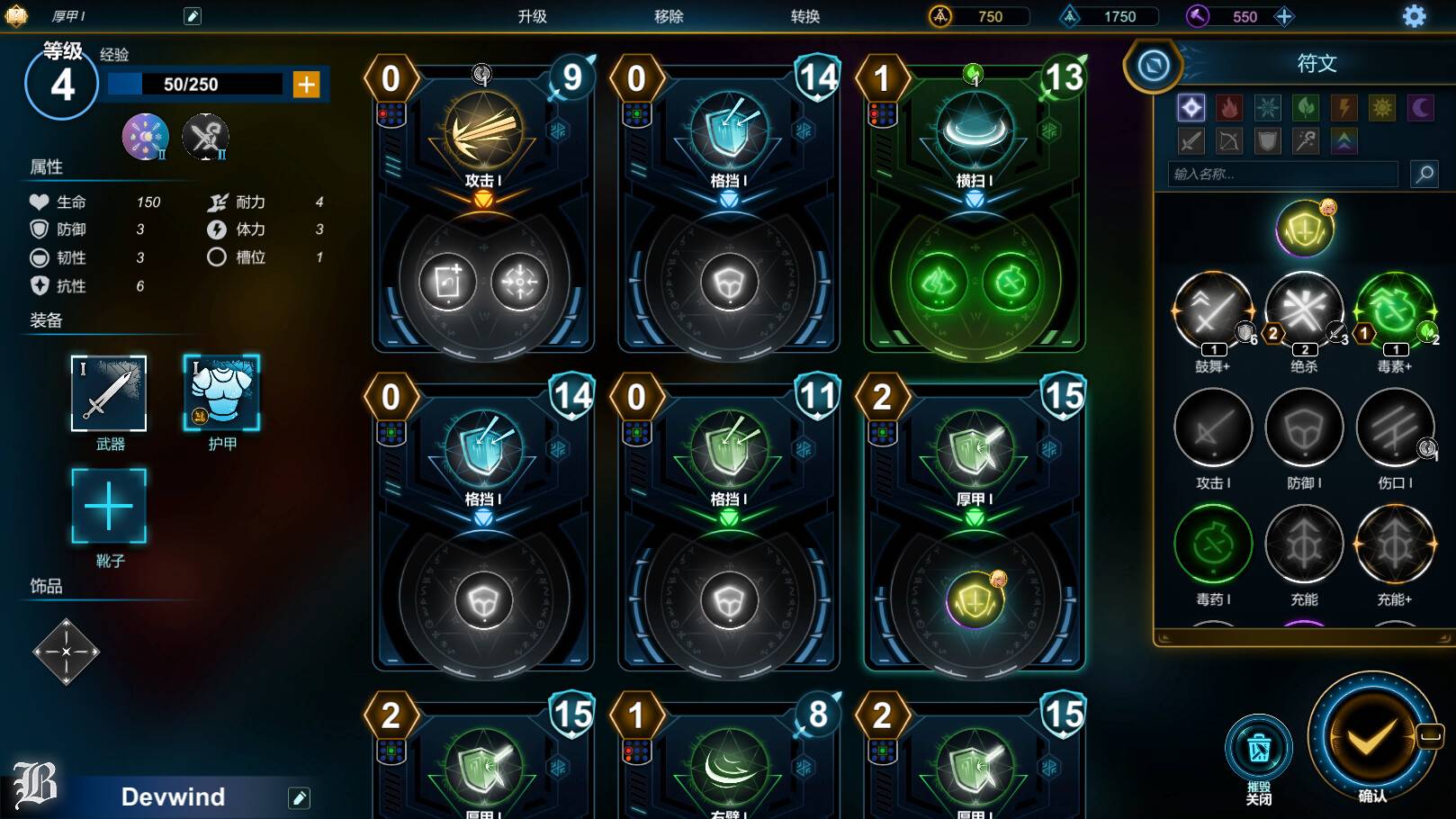Toggle the bow weapon rune filter
This screenshot has height=819, width=1456.
pos(1231,140)
